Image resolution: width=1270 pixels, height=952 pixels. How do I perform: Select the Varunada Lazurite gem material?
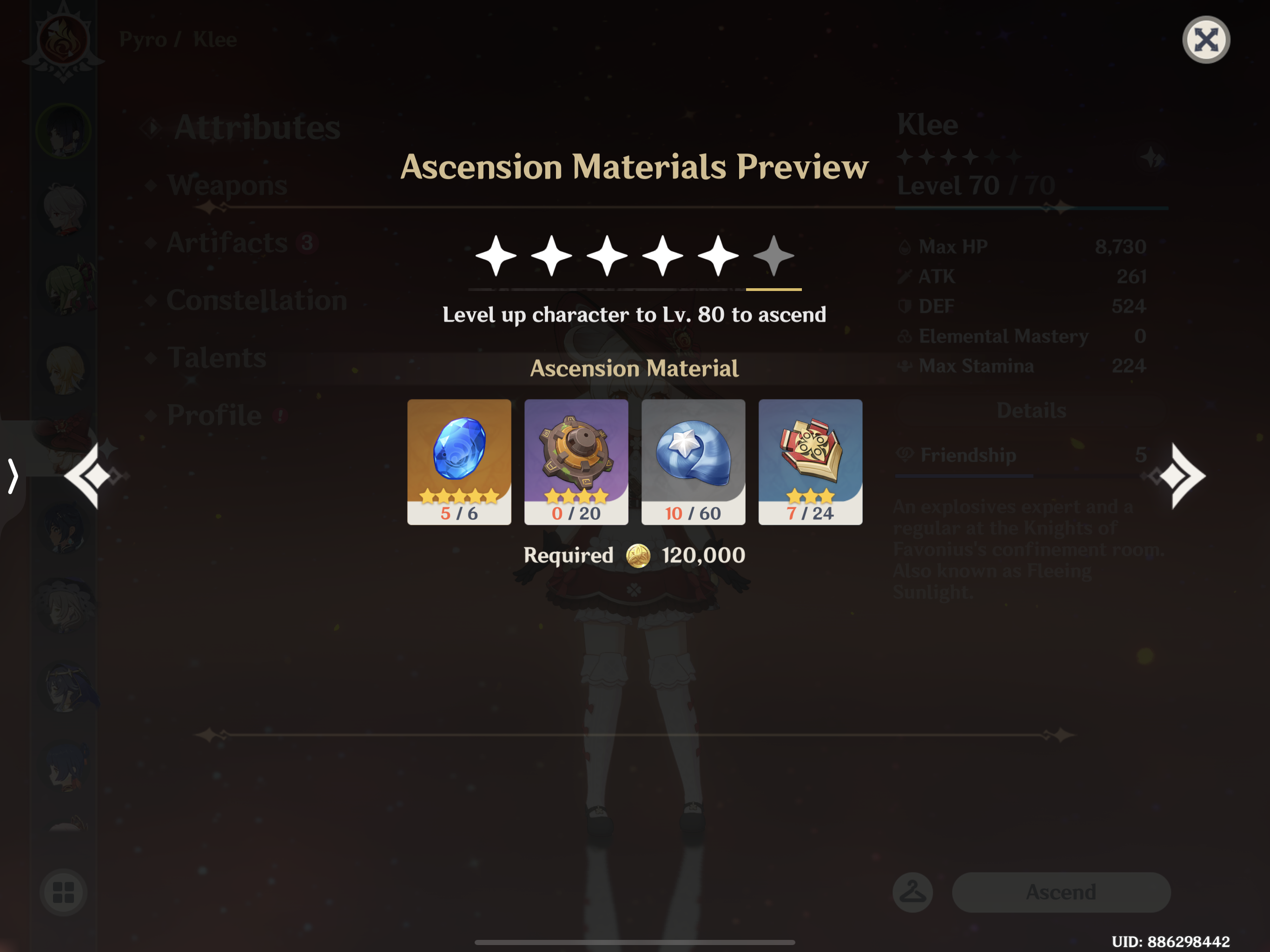point(459,459)
